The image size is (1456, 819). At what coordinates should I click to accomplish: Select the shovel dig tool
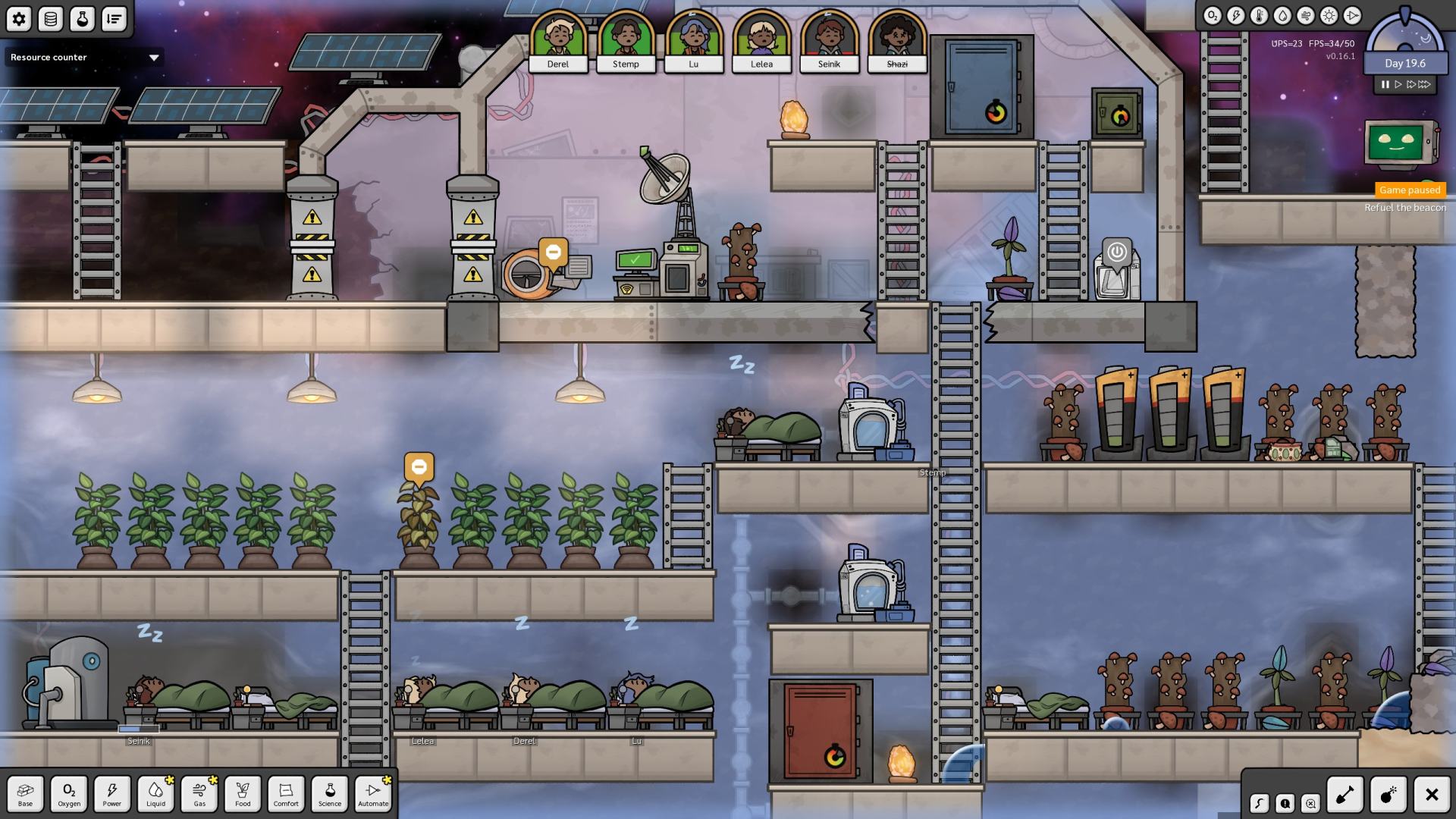click(x=1345, y=795)
